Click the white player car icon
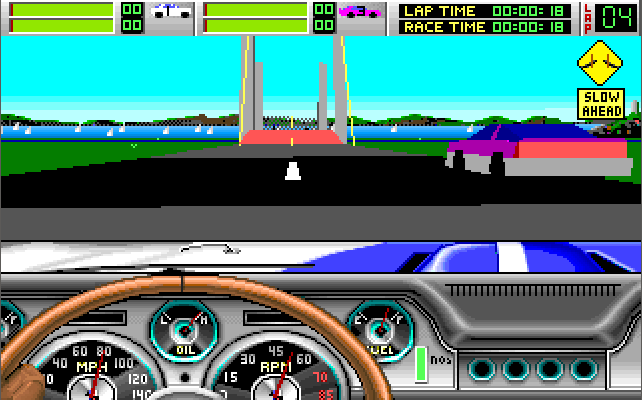This screenshot has width=642, height=400. [172, 16]
